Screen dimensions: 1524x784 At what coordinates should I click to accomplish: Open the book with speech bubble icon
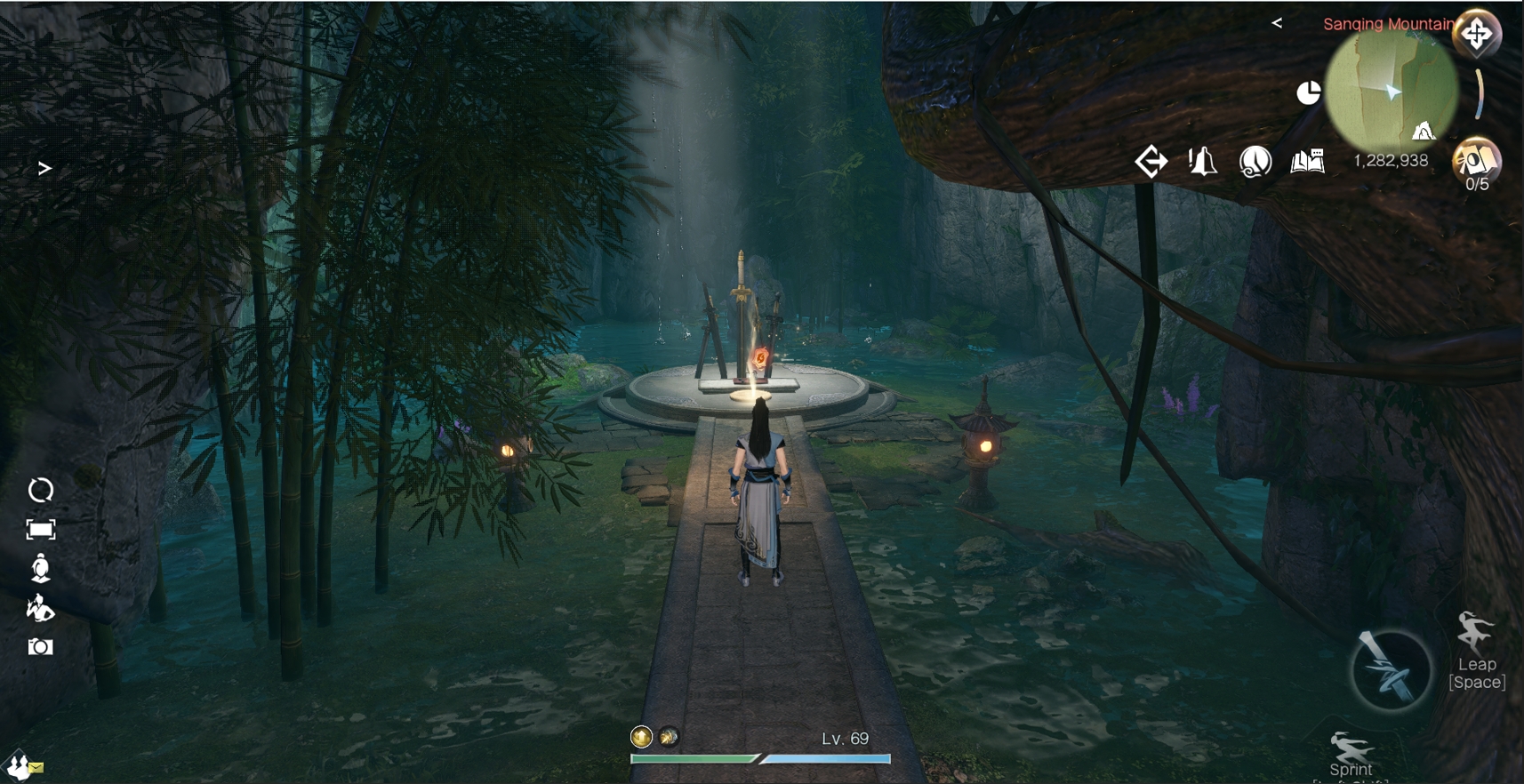(x=1307, y=162)
